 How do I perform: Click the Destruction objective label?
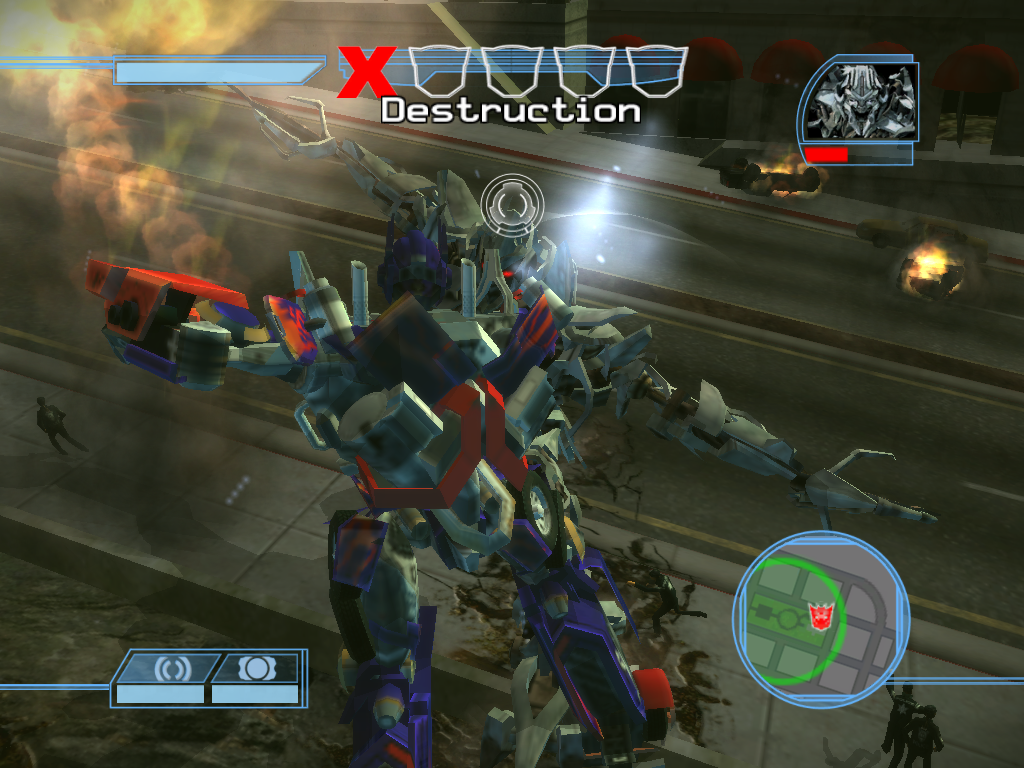point(511,110)
